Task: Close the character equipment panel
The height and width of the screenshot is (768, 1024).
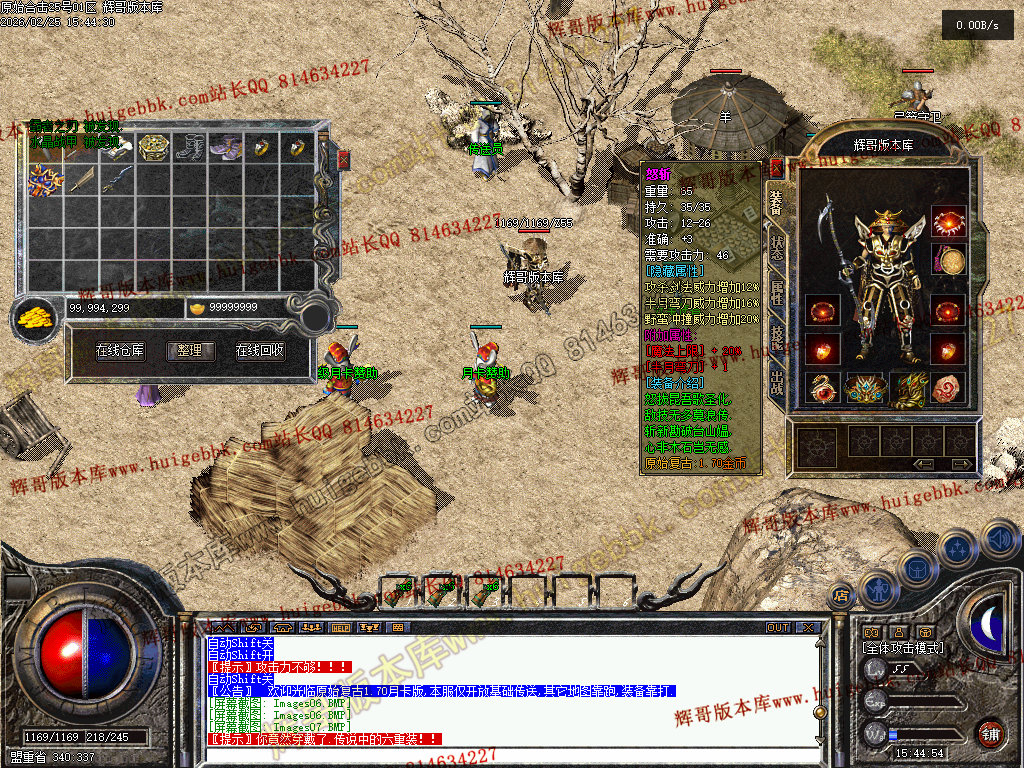Action: tap(776, 168)
